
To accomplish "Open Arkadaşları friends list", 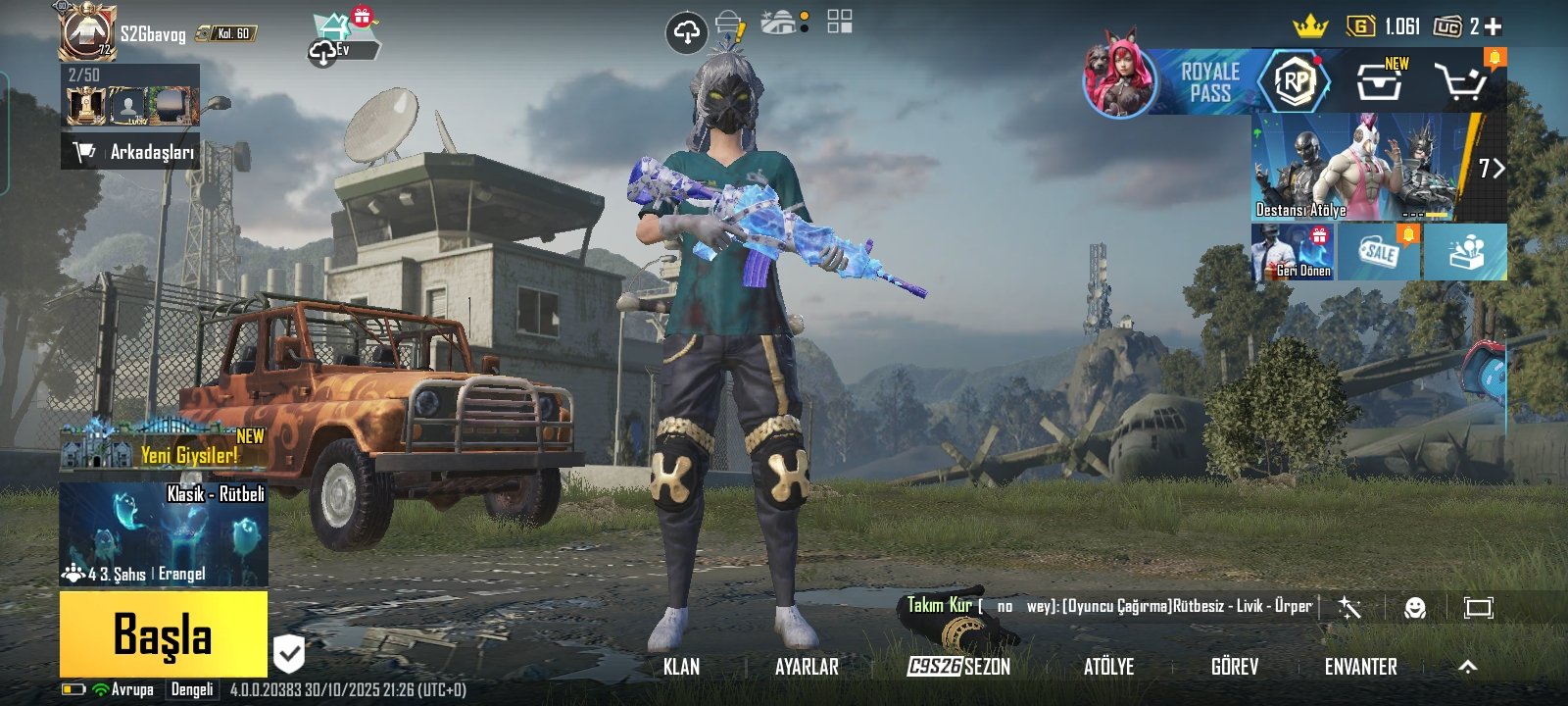I will tap(131, 152).
